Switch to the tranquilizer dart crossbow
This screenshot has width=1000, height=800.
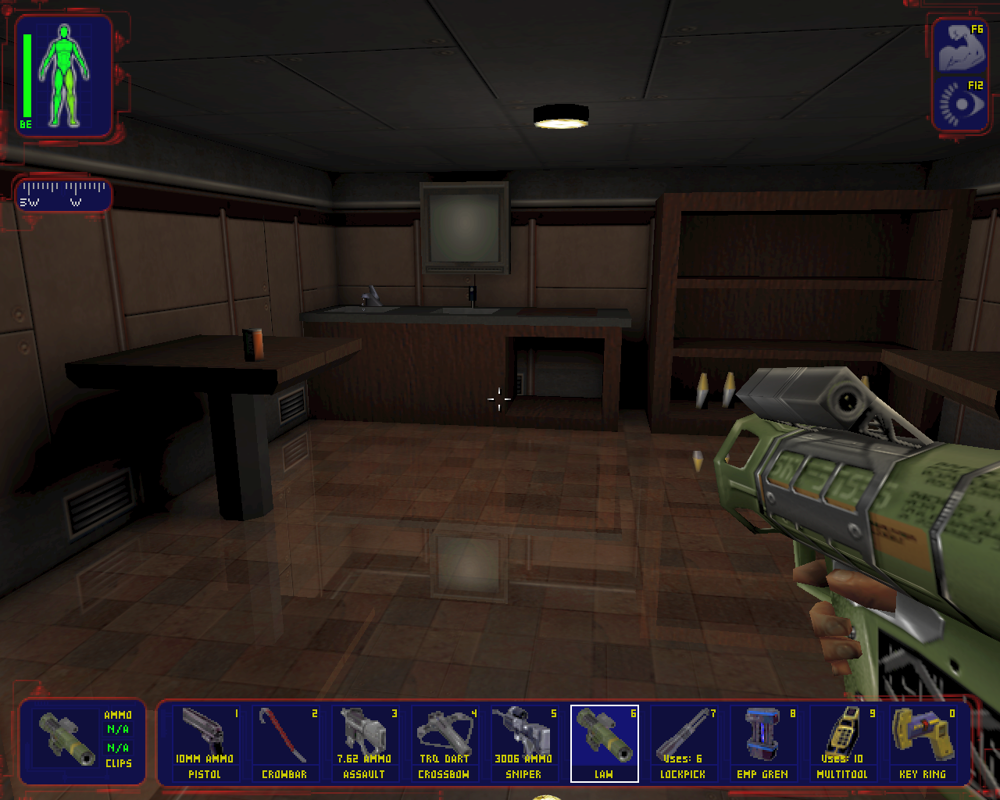[x=444, y=743]
